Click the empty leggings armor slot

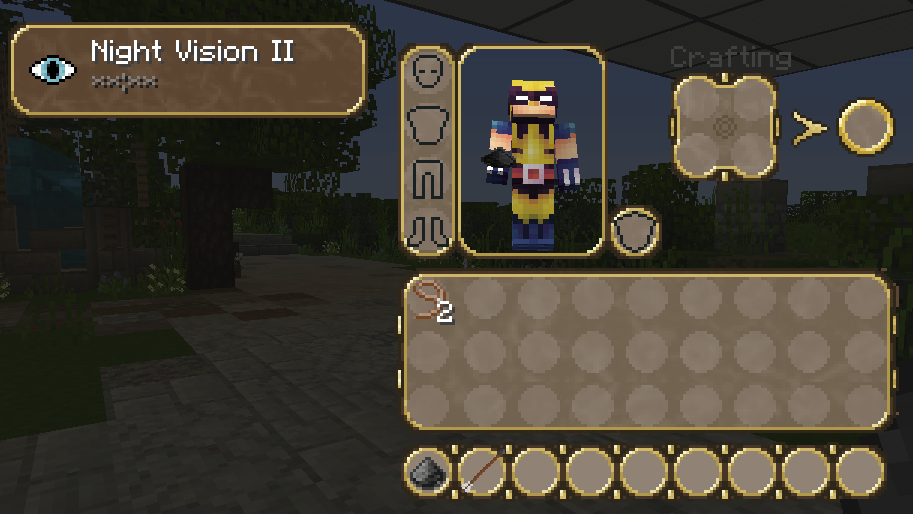[428, 178]
